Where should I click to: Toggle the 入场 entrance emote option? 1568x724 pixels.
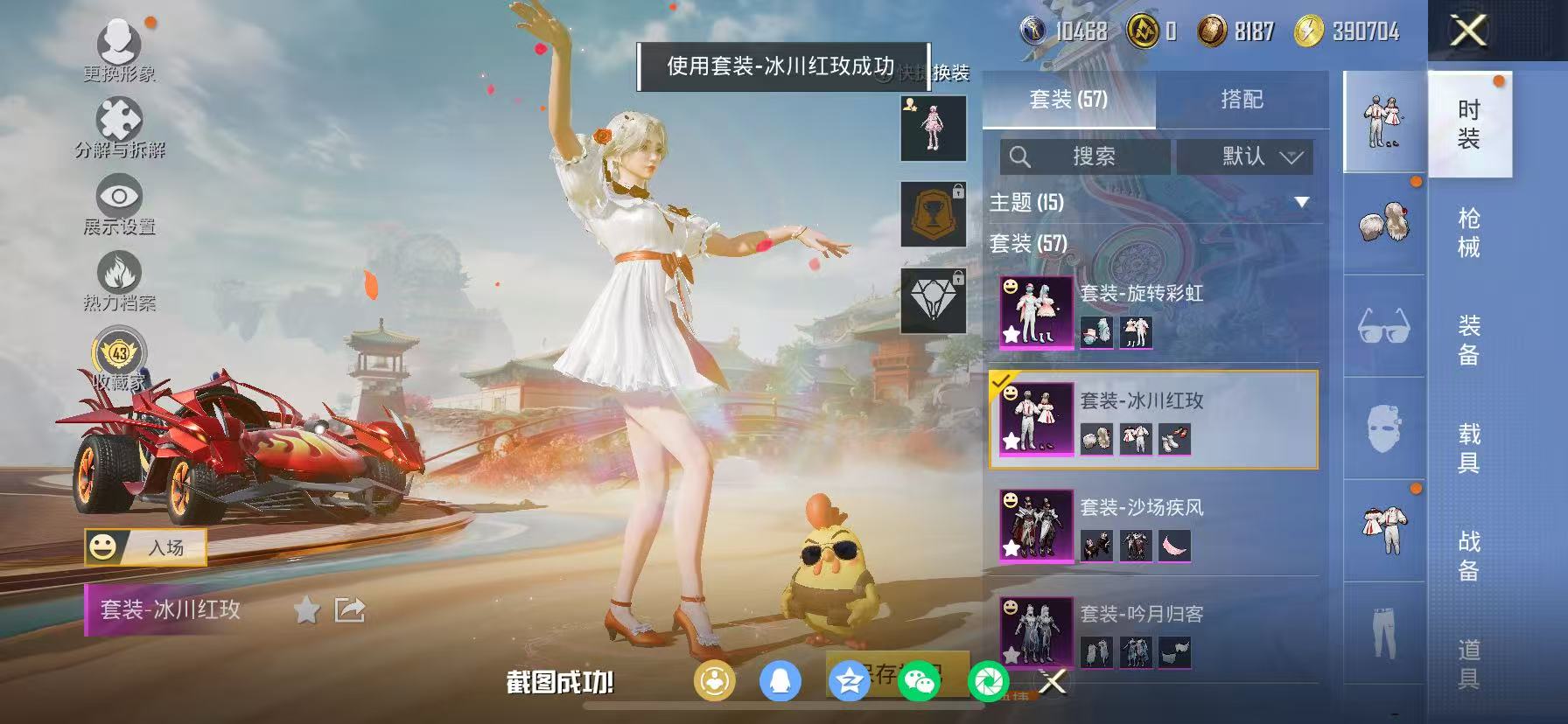coord(146,546)
